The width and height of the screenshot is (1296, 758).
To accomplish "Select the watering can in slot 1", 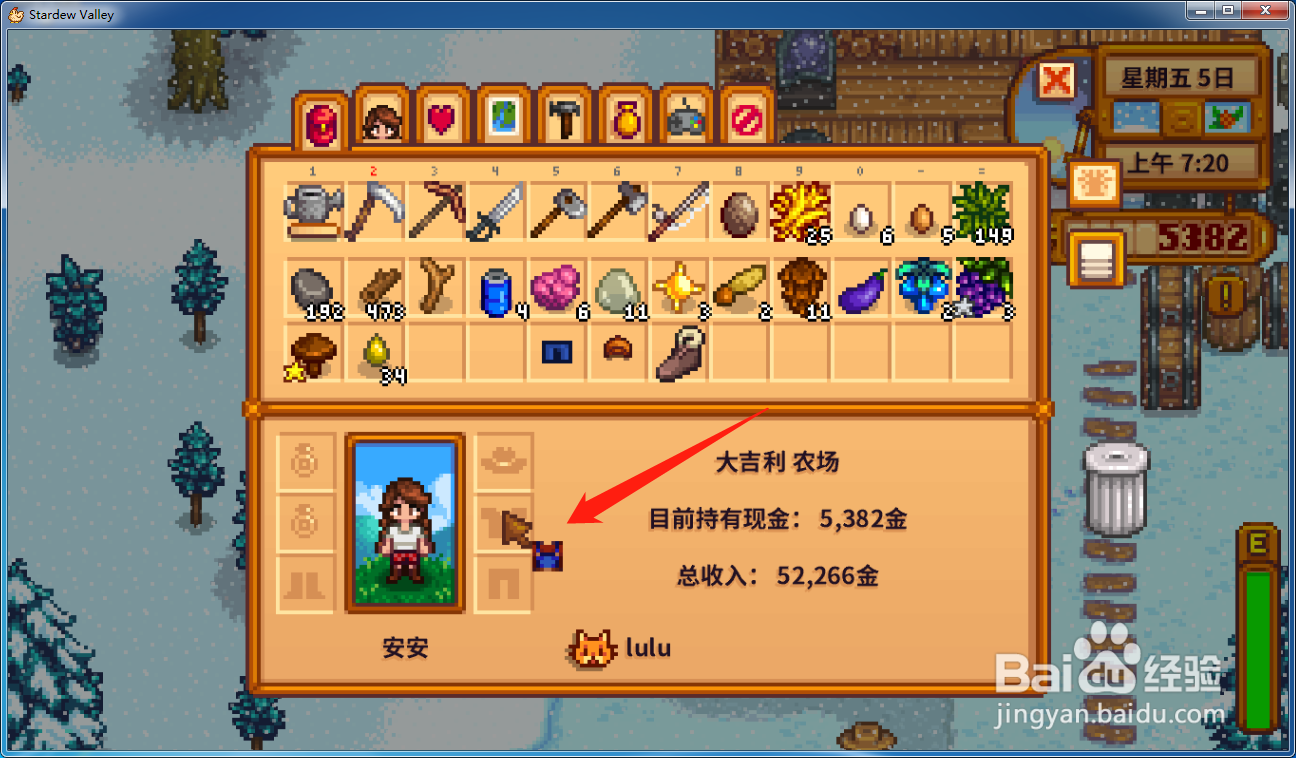I will pos(314,212).
